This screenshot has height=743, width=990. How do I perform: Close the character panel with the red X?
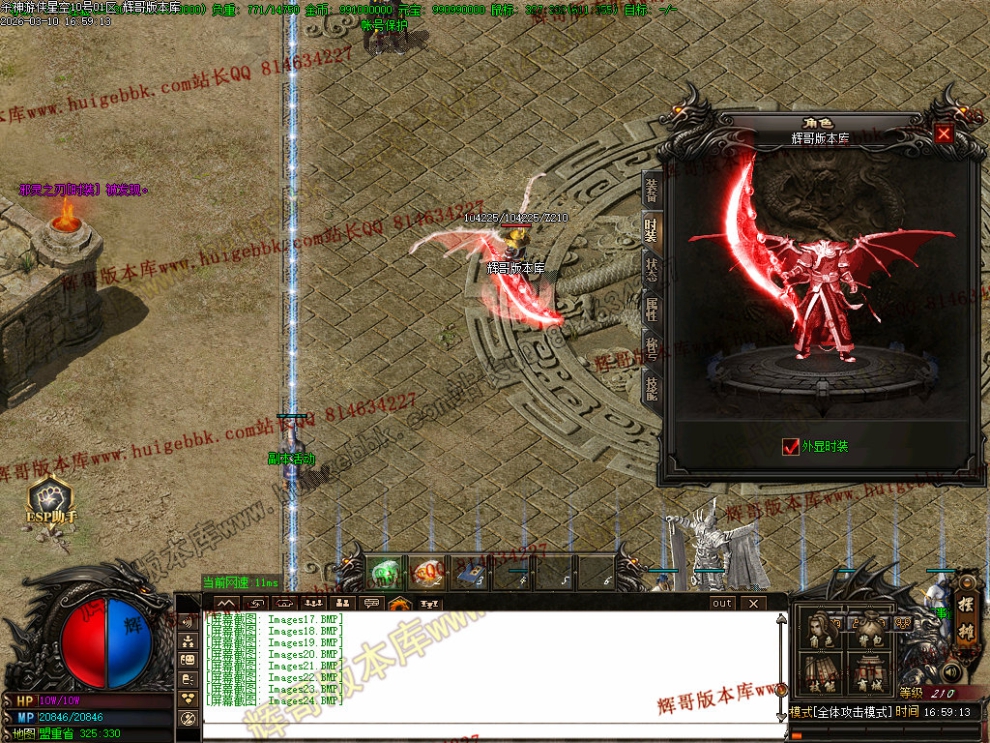[x=943, y=133]
